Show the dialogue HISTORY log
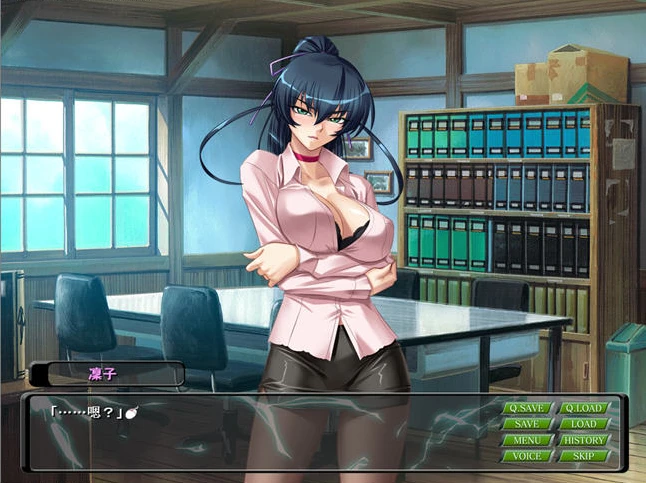The image size is (646, 483). pyautogui.click(x=583, y=440)
